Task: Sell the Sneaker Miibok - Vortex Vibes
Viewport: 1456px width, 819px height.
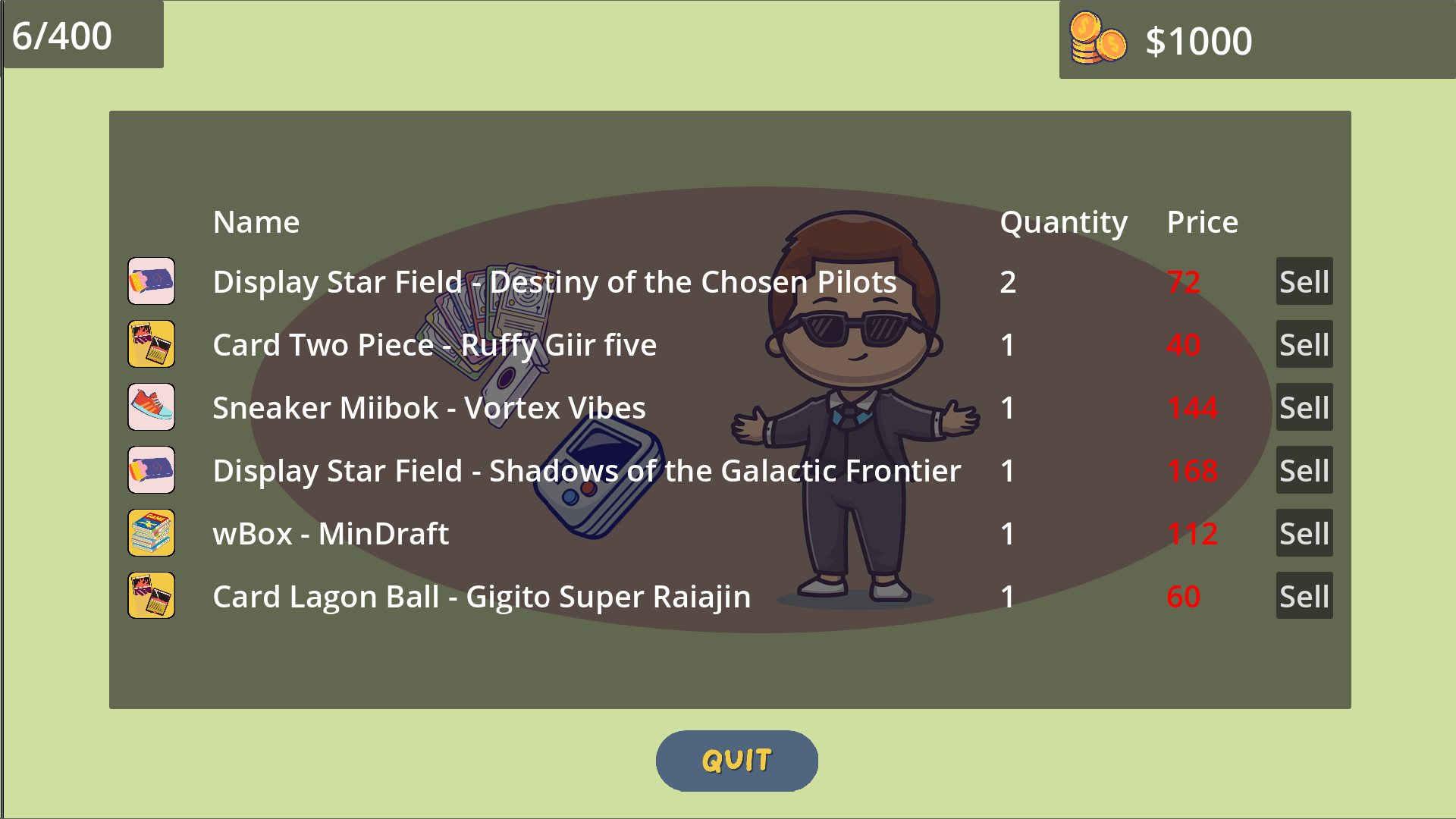Action: (x=1304, y=407)
